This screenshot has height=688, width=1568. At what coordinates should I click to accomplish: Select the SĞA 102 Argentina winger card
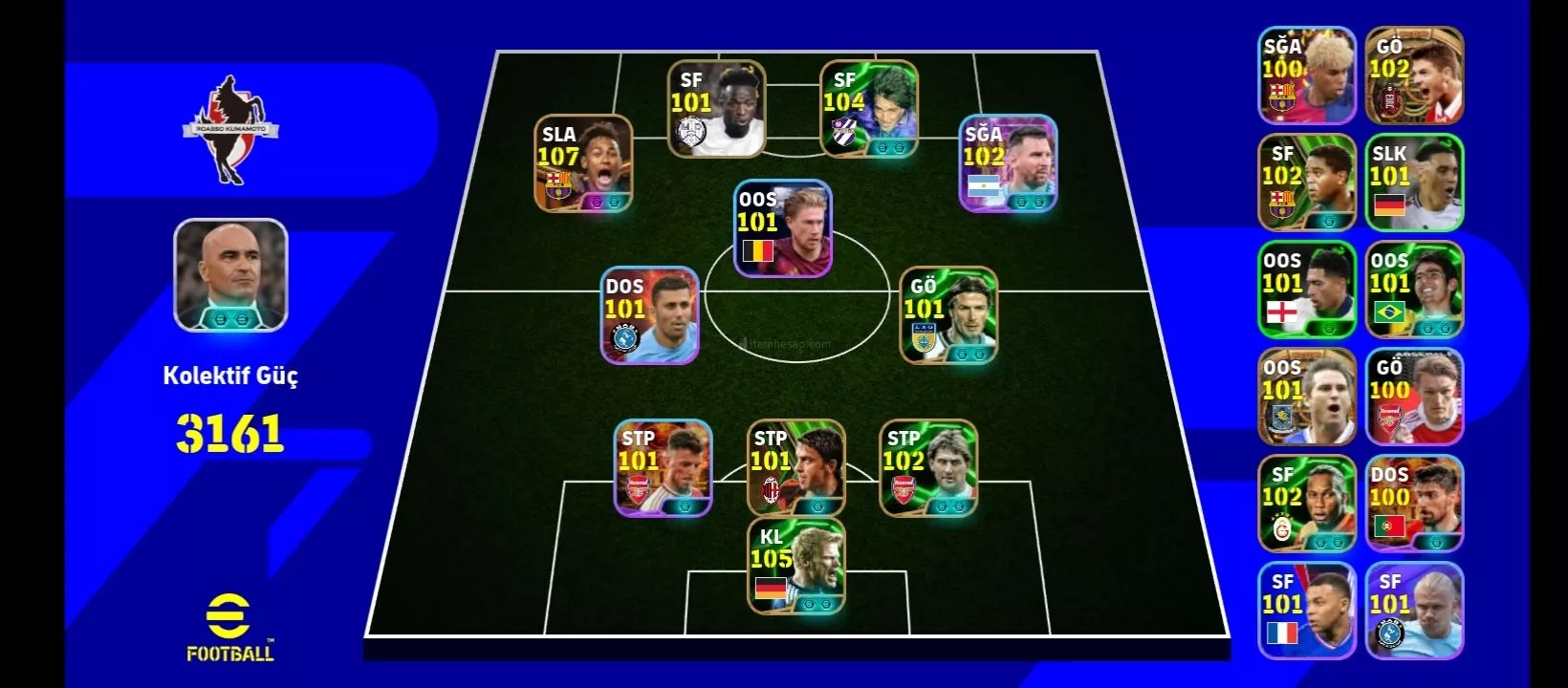pos(1008,163)
